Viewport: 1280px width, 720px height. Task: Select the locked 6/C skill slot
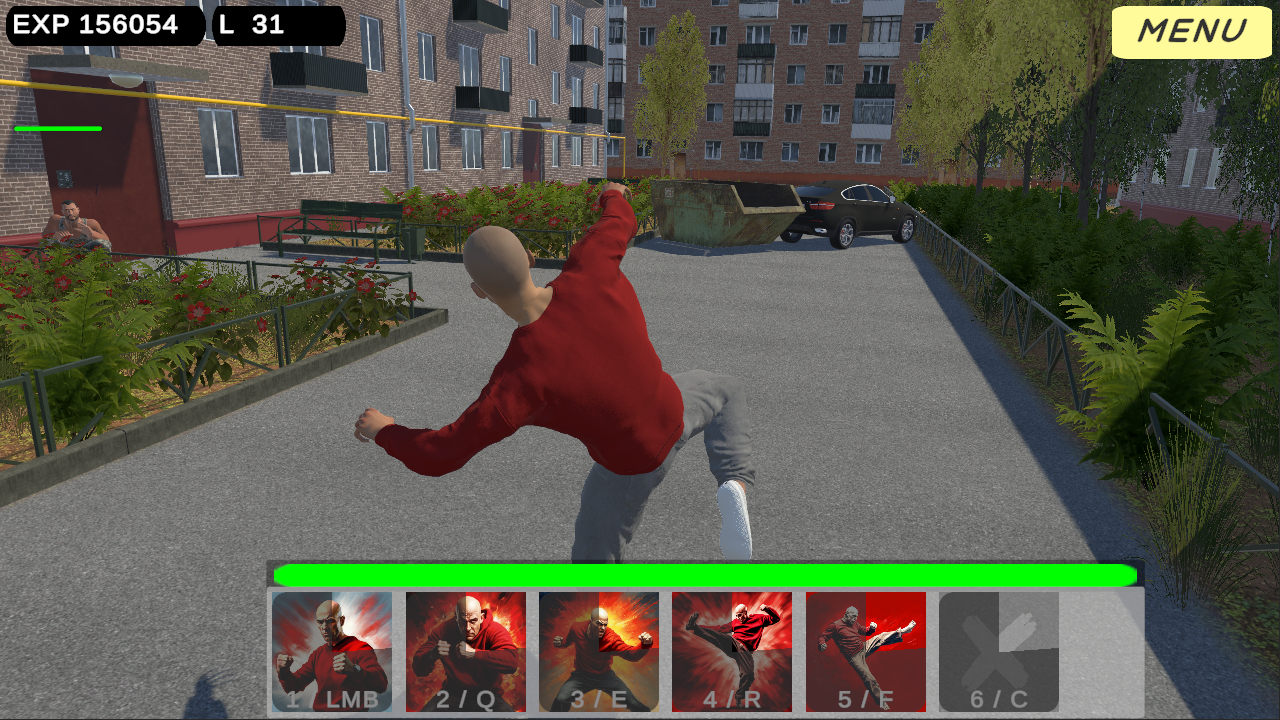998,650
